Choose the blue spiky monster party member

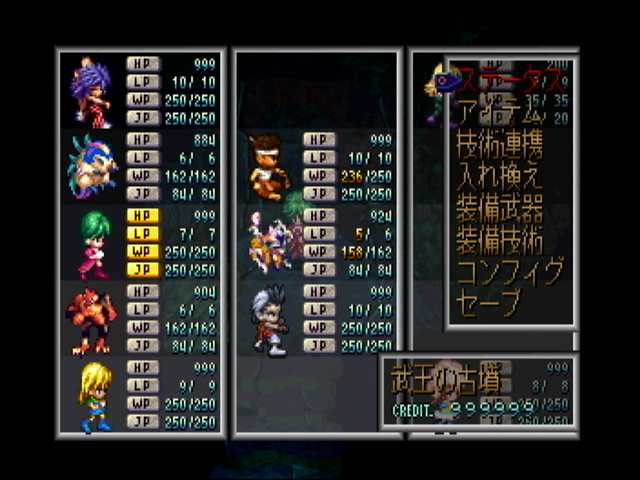(x=92, y=166)
